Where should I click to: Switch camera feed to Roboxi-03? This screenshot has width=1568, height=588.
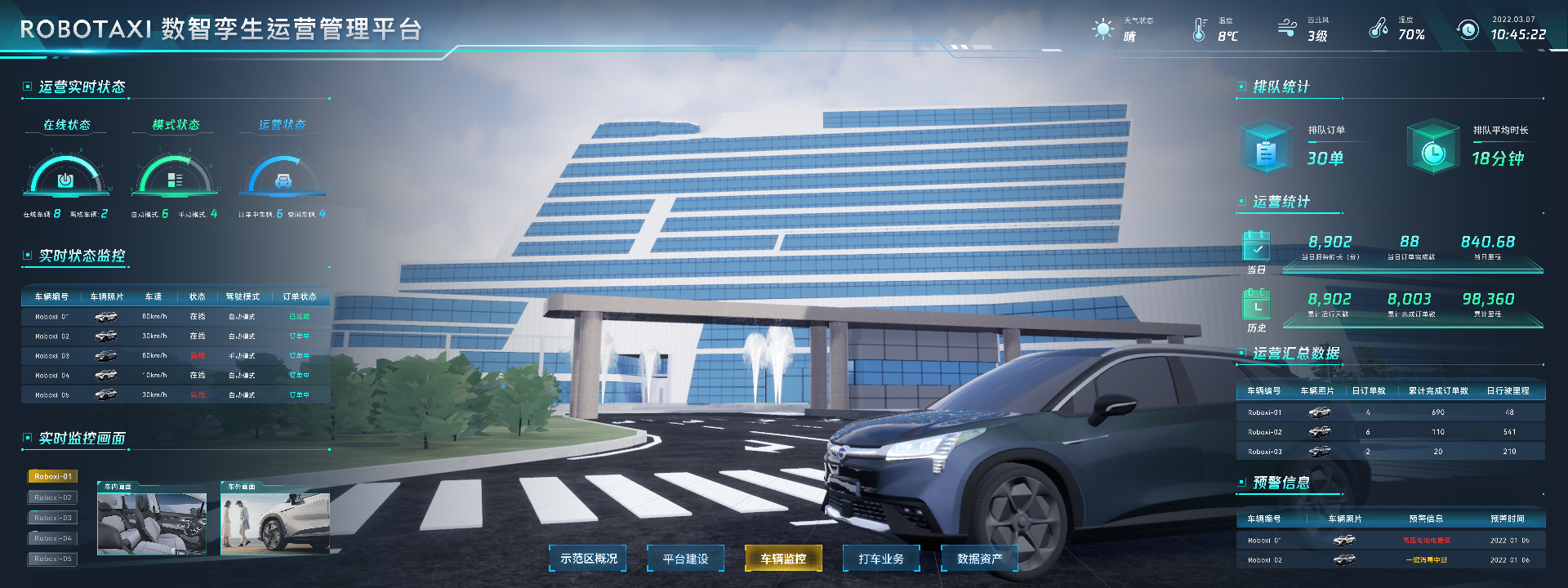tap(53, 518)
